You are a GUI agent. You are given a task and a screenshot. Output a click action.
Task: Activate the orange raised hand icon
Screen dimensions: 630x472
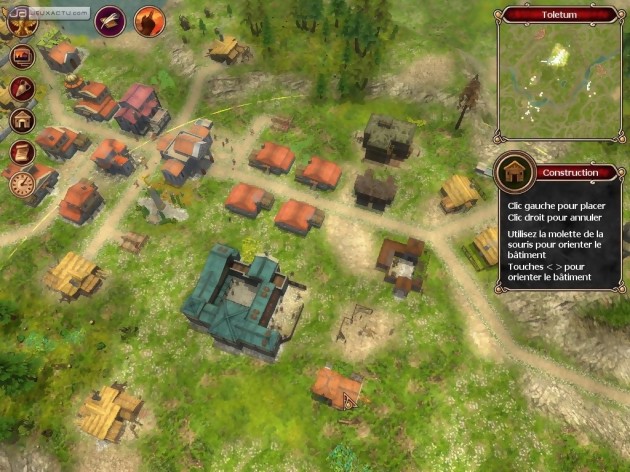148,19
